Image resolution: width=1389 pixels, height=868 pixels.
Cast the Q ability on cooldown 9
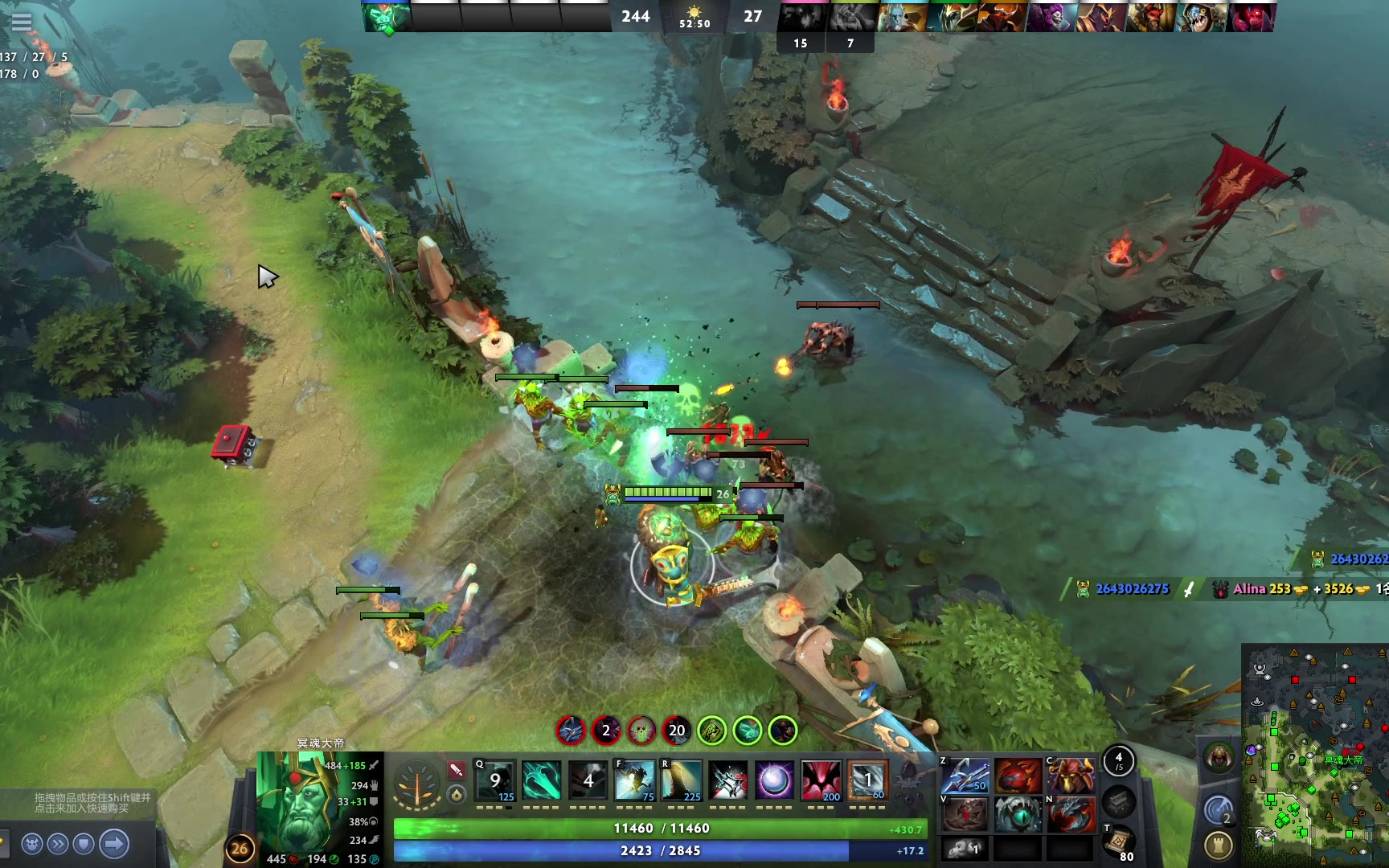tap(495, 780)
